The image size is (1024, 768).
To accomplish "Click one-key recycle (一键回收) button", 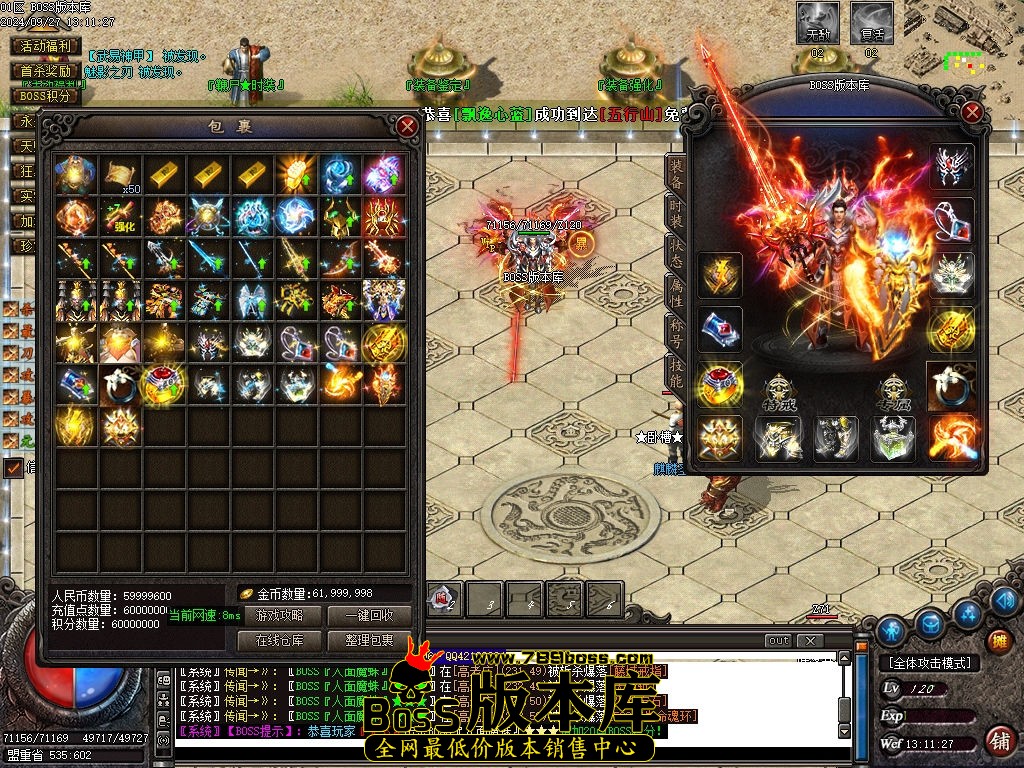I will [368, 616].
